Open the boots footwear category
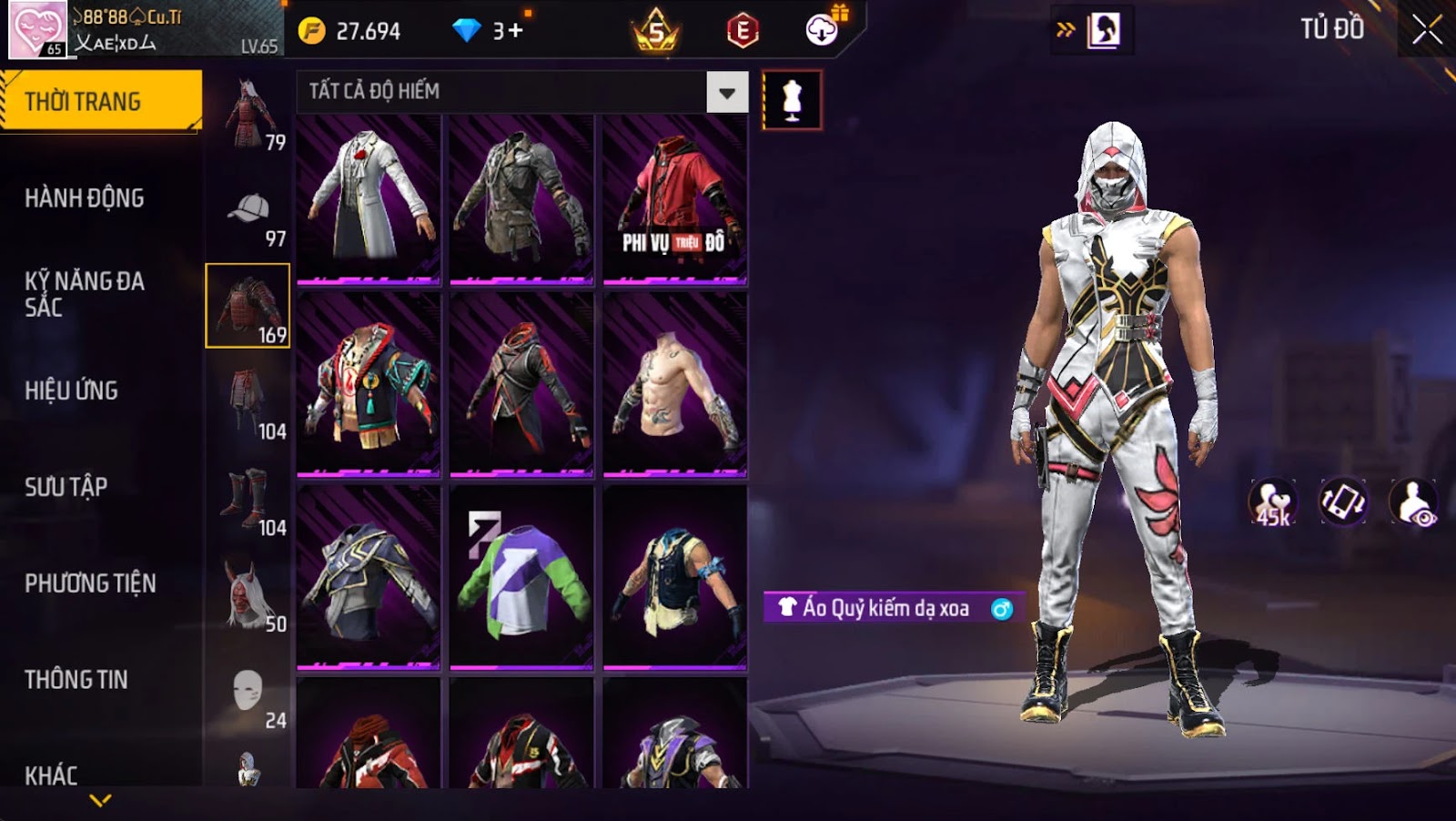The width and height of the screenshot is (1456, 821). (x=247, y=499)
